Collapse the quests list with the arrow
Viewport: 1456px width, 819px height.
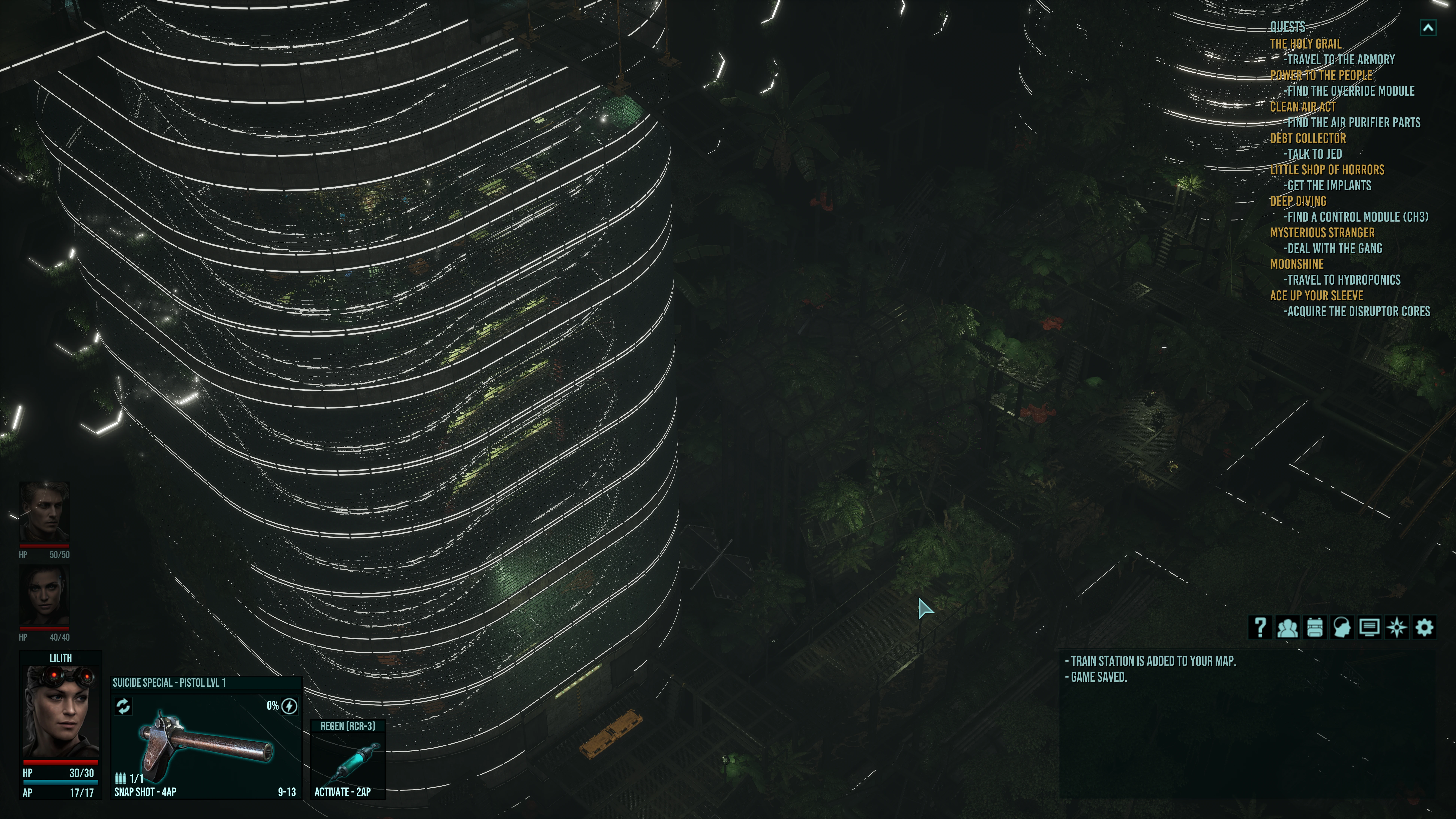click(x=1428, y=28)
